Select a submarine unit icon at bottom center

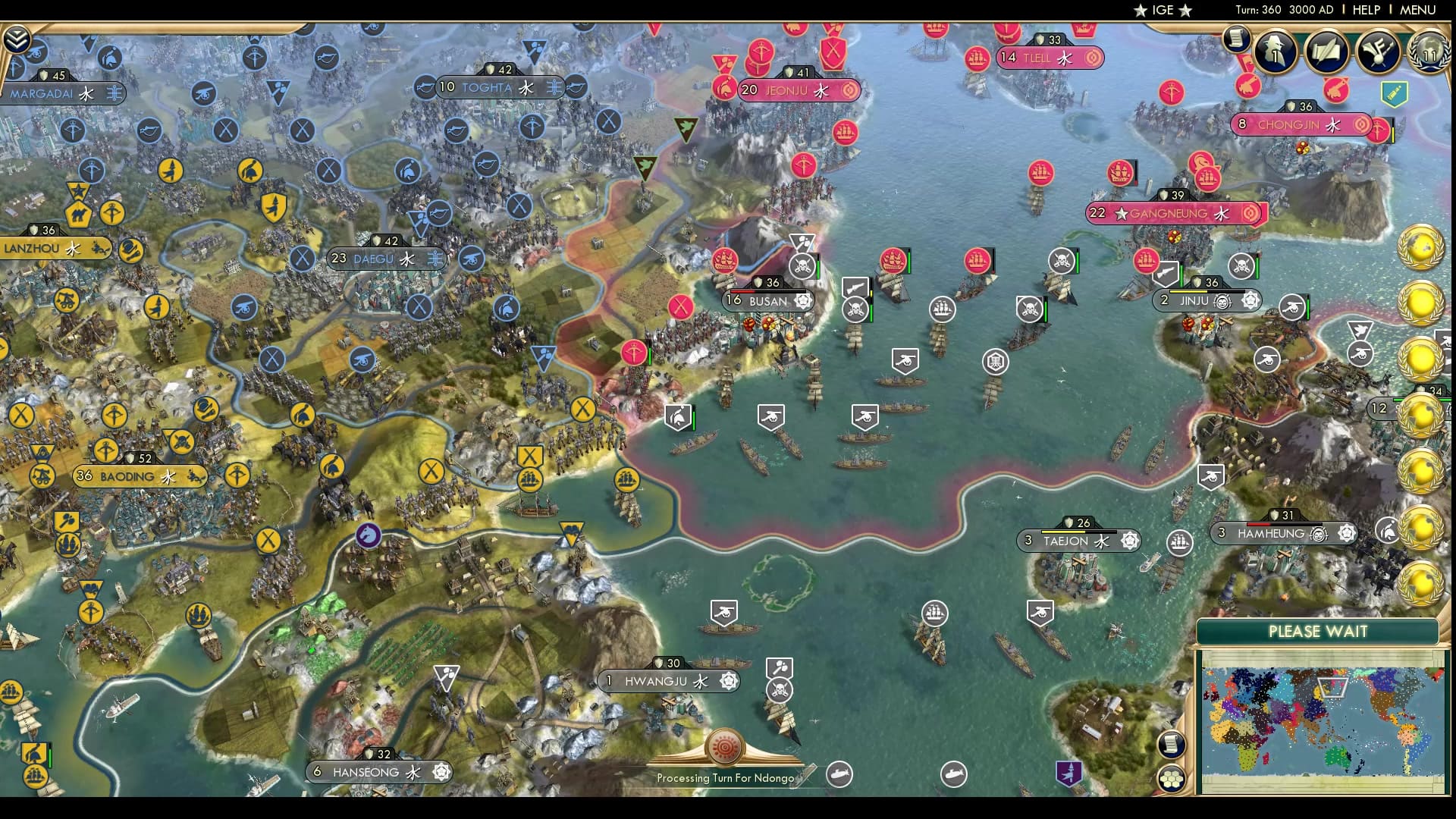(x=840, y=775)
